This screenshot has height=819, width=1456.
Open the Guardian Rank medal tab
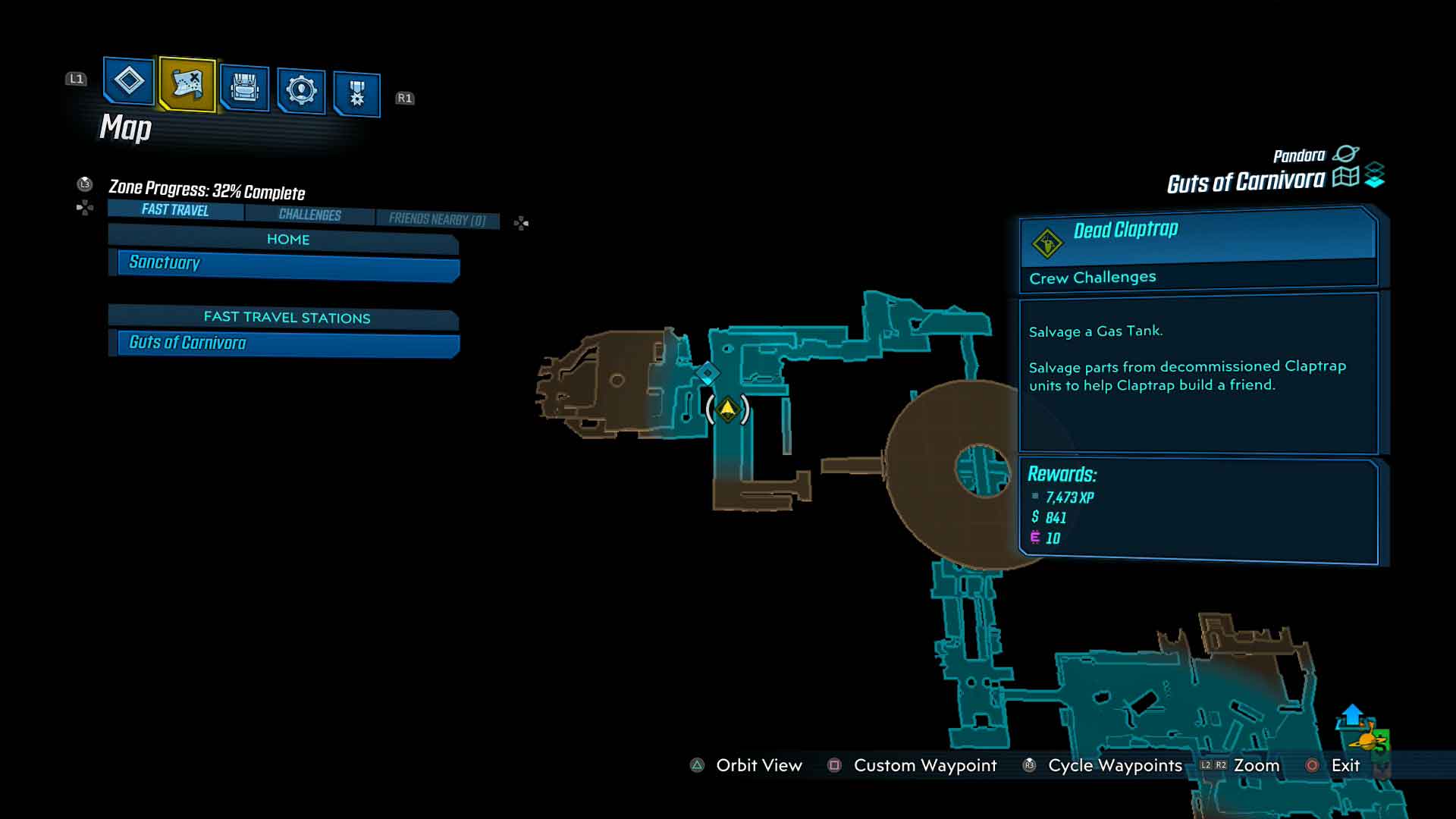point(356,94)
